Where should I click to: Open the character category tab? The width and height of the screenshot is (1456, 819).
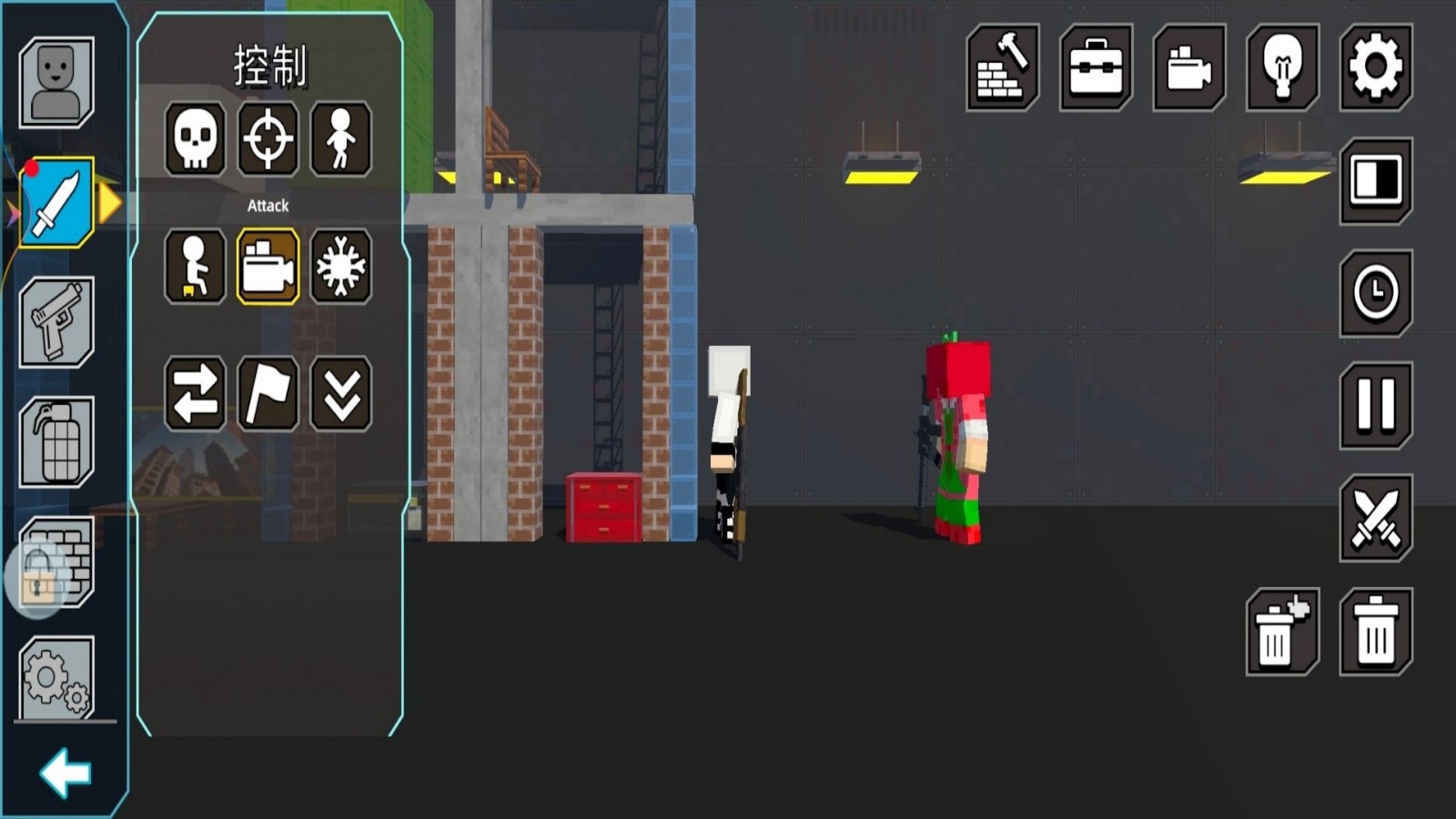pyautogui.click(x=56, y=82)
